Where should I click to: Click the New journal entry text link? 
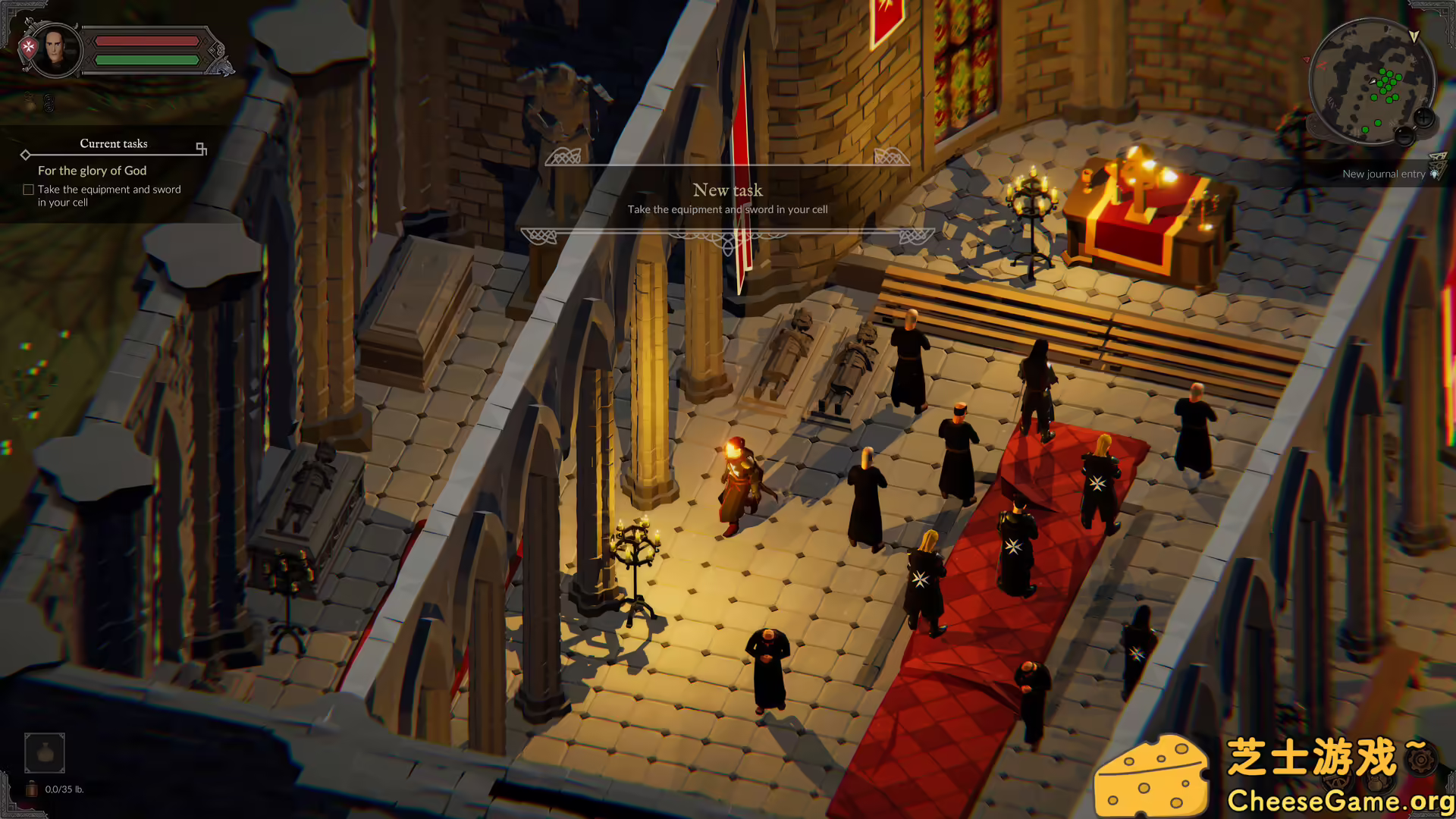pyautogui.click(x=1384, y=174)
